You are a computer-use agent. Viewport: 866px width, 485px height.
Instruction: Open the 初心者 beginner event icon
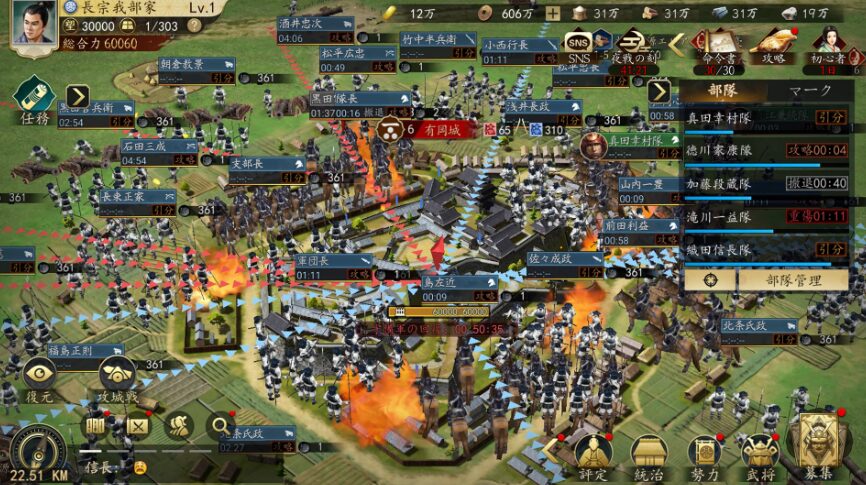click(828, 45)
